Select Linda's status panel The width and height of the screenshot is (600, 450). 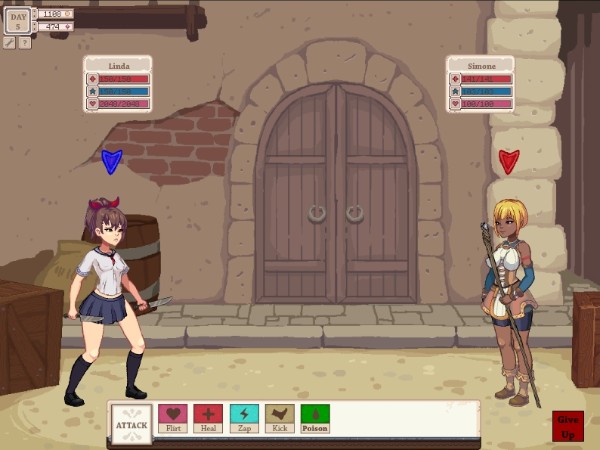(118, 84)
